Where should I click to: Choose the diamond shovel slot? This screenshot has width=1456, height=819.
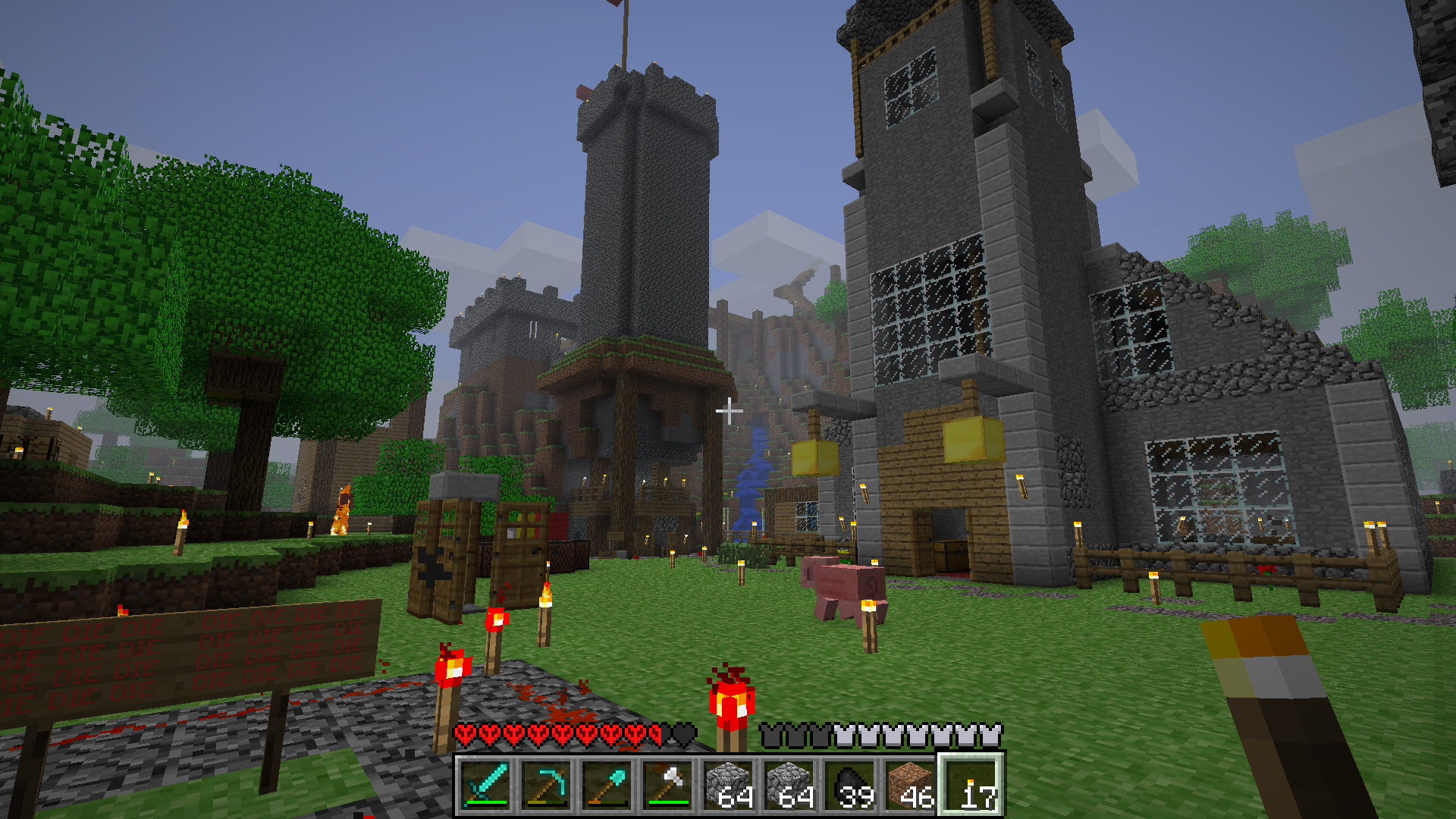607,785
